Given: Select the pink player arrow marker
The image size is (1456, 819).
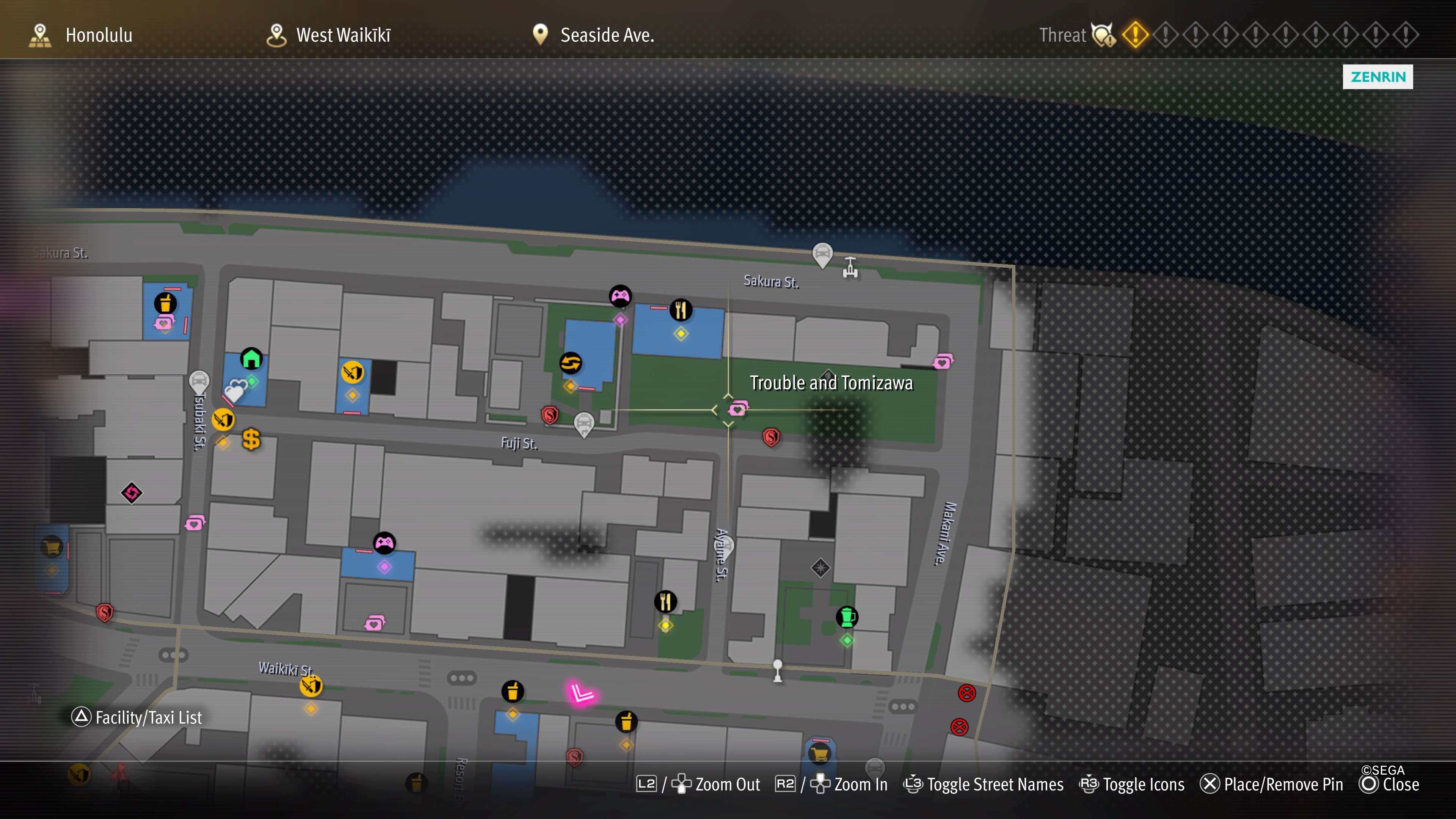Looking at the screenshot, I should pyautogui.click(x=581, y=693).
